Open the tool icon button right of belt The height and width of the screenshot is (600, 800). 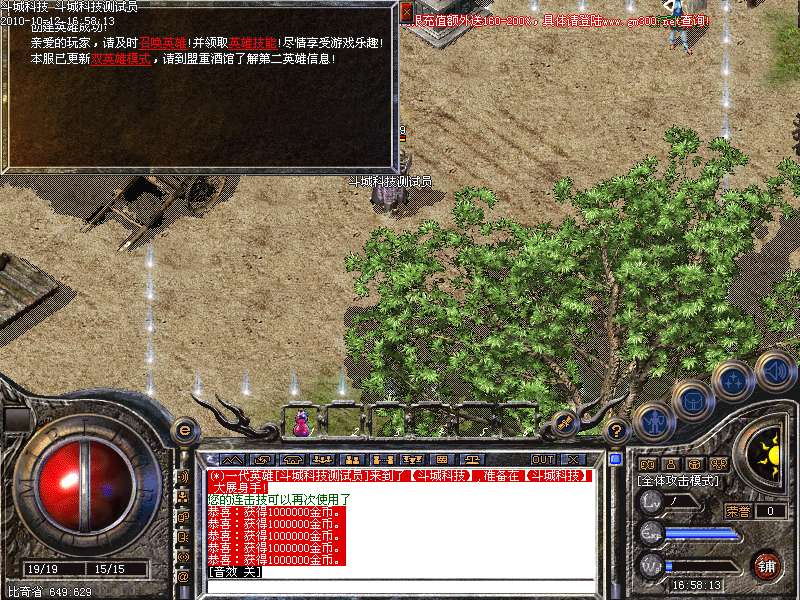click(564, 423)
